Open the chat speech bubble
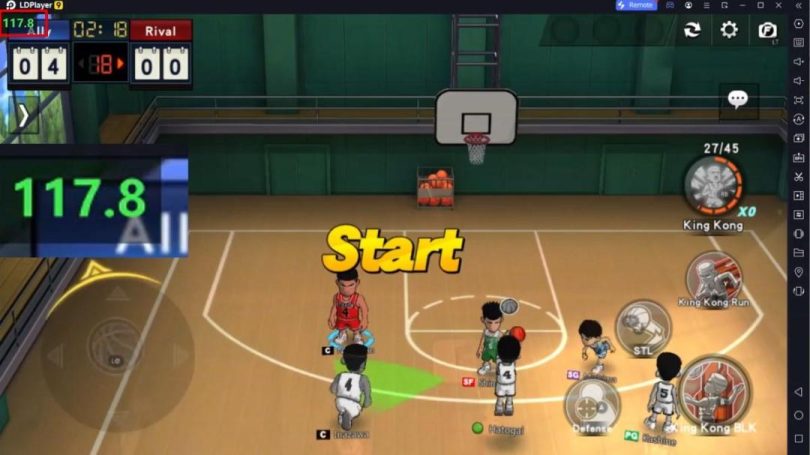 738,99
